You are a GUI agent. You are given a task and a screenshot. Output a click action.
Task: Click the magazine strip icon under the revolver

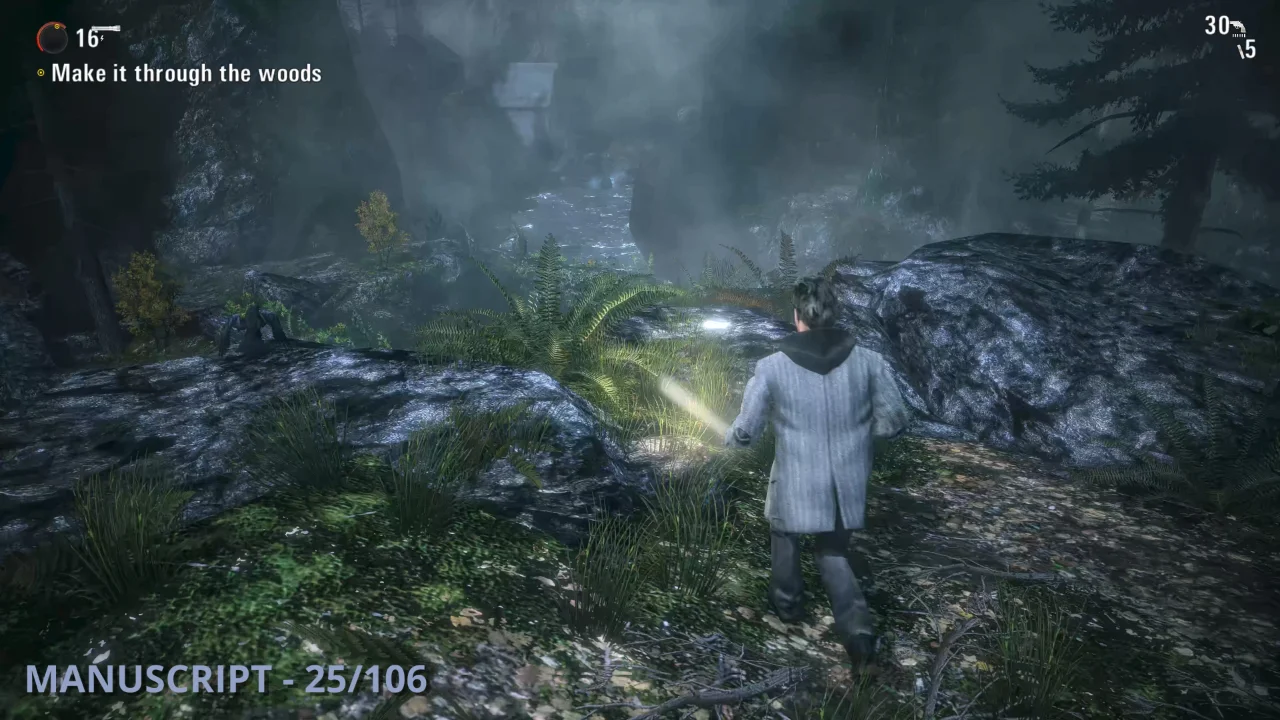point(1239,35)
